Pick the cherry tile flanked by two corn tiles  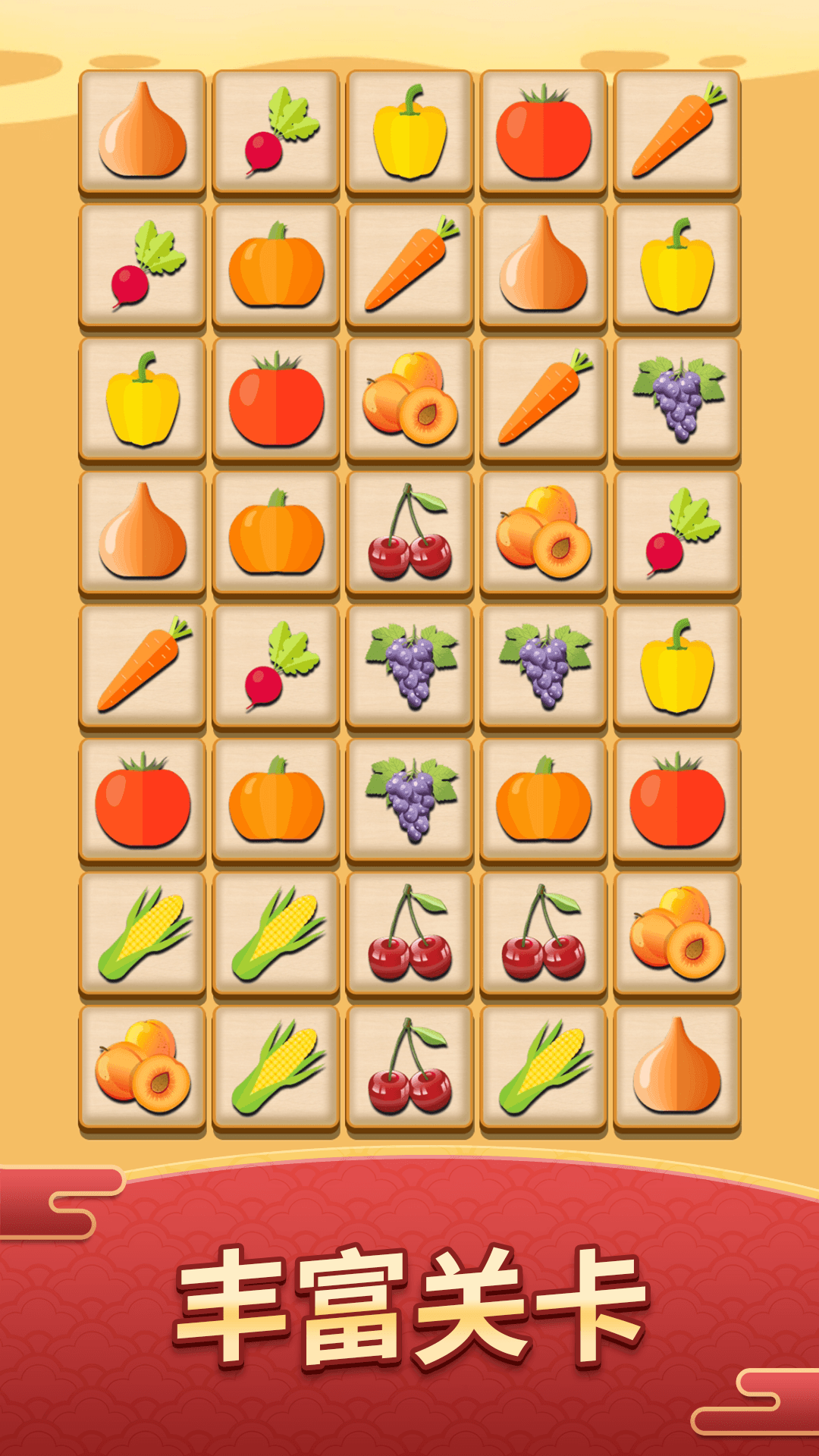(x=410, y=1067)
